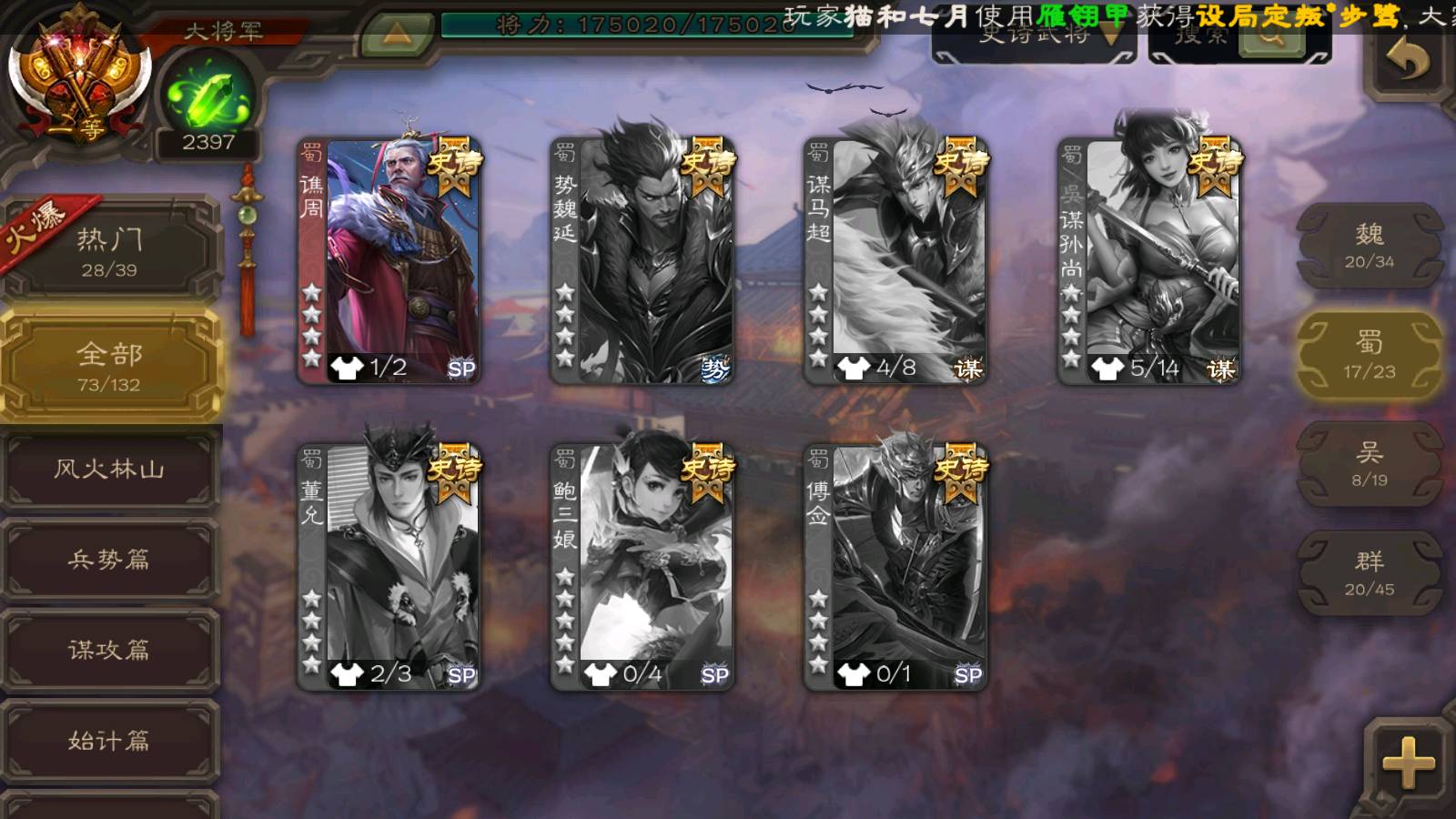Open the 风火林山 pack tab
Viewport: 1456px width, 819px height.
(109, 469)
